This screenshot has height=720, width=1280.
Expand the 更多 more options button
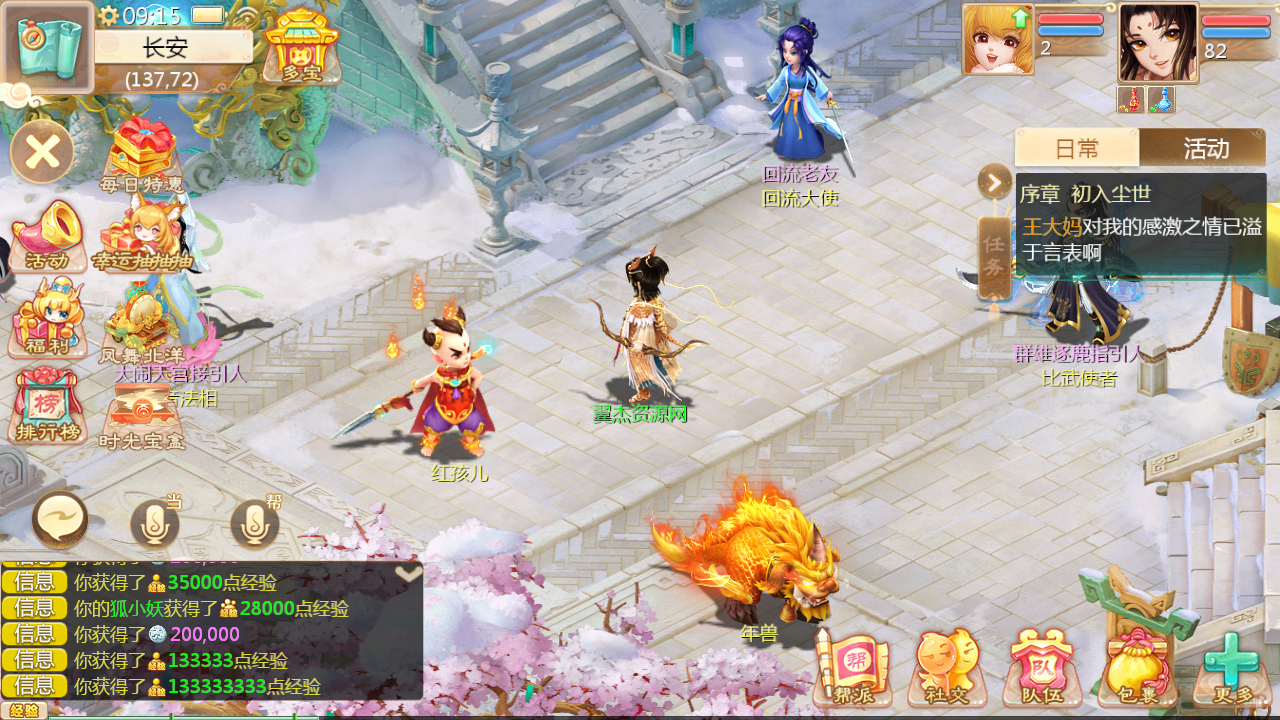pyautogui.click(x=1231, y=668)
